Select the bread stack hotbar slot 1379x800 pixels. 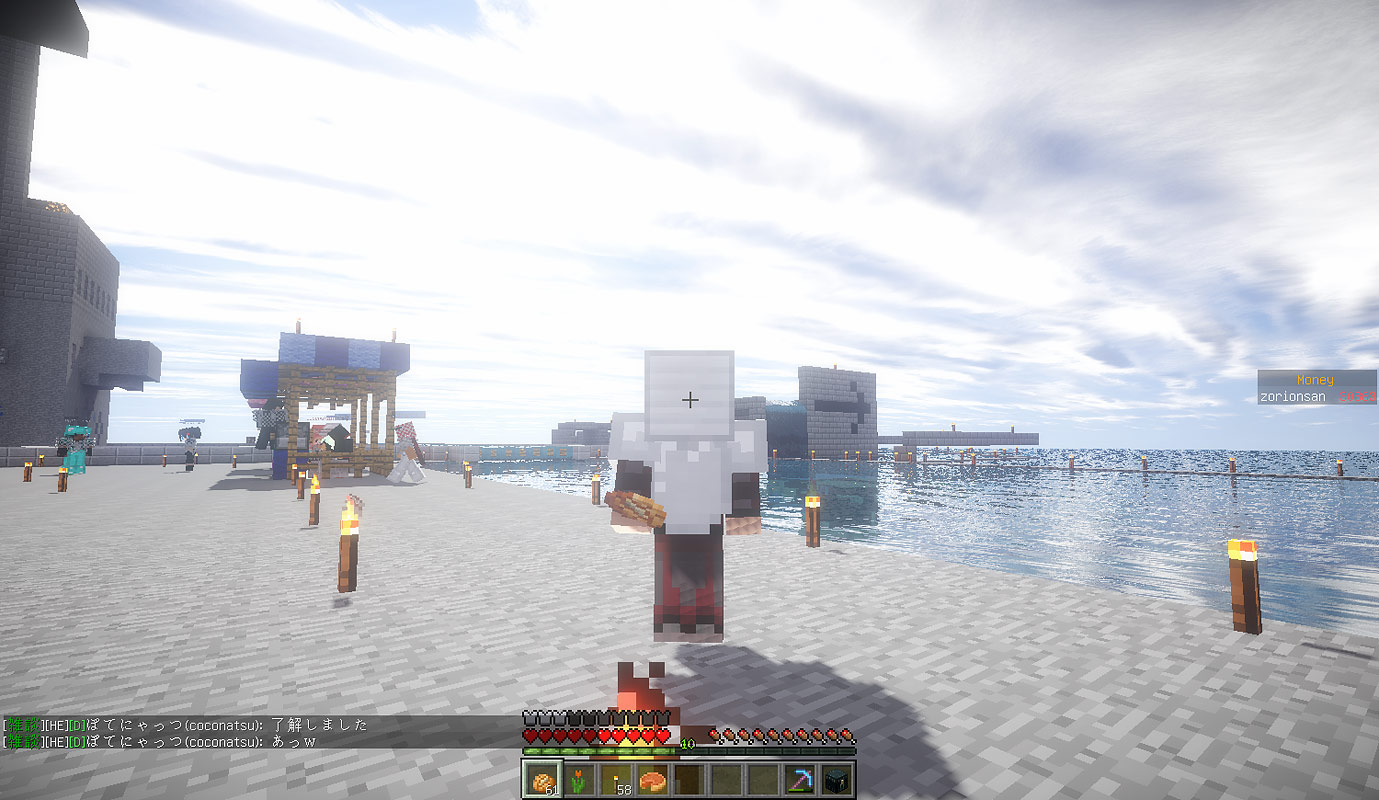541,780
